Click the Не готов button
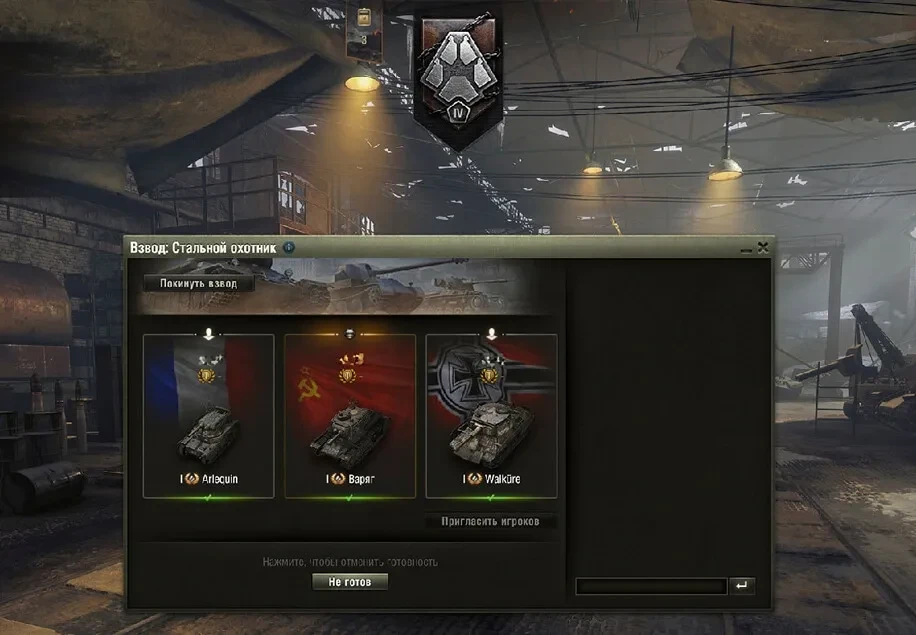This screenshot has height=635, width=916. pyautogui.click(x=350, y=581)
